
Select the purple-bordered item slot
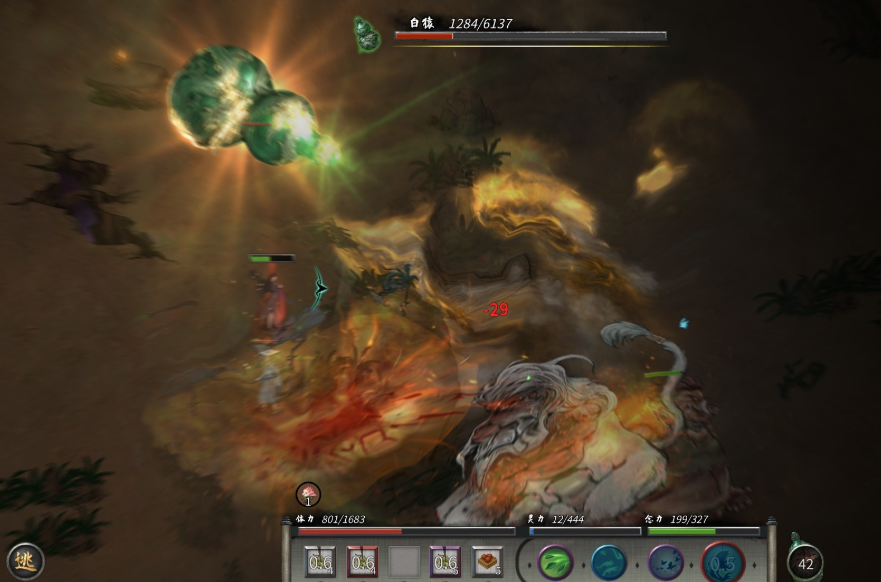tap(444, 562)
